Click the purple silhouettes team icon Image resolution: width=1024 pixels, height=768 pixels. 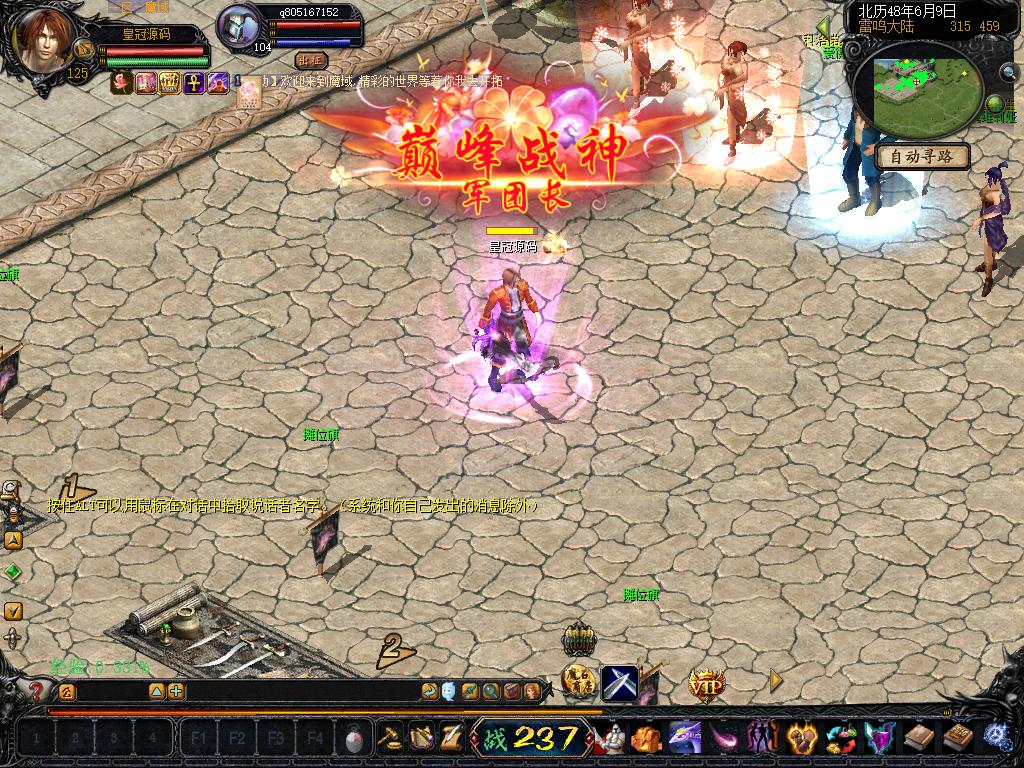(x=762, y=738)
